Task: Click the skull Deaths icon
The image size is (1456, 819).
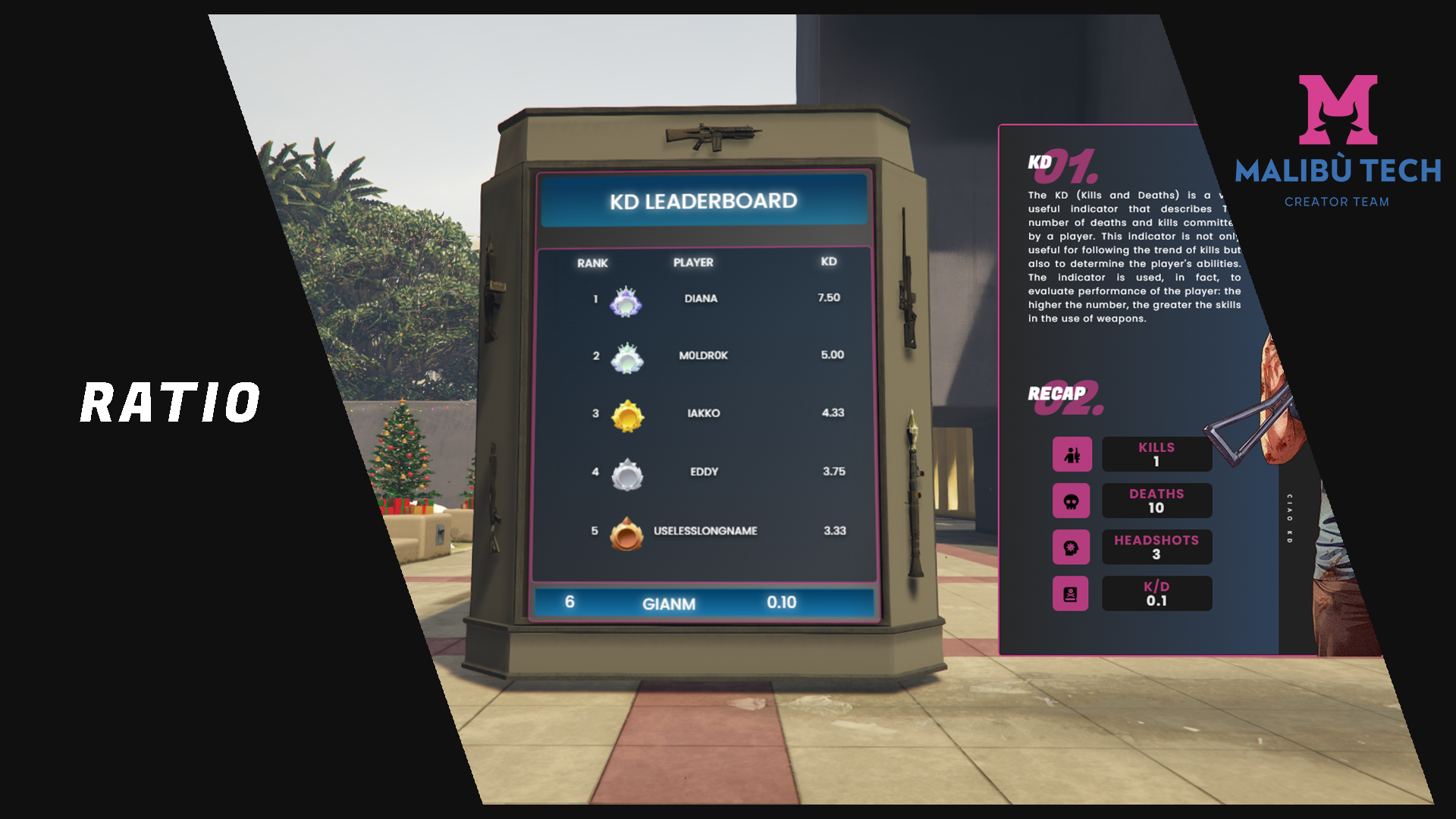Action: (1071, 501)
